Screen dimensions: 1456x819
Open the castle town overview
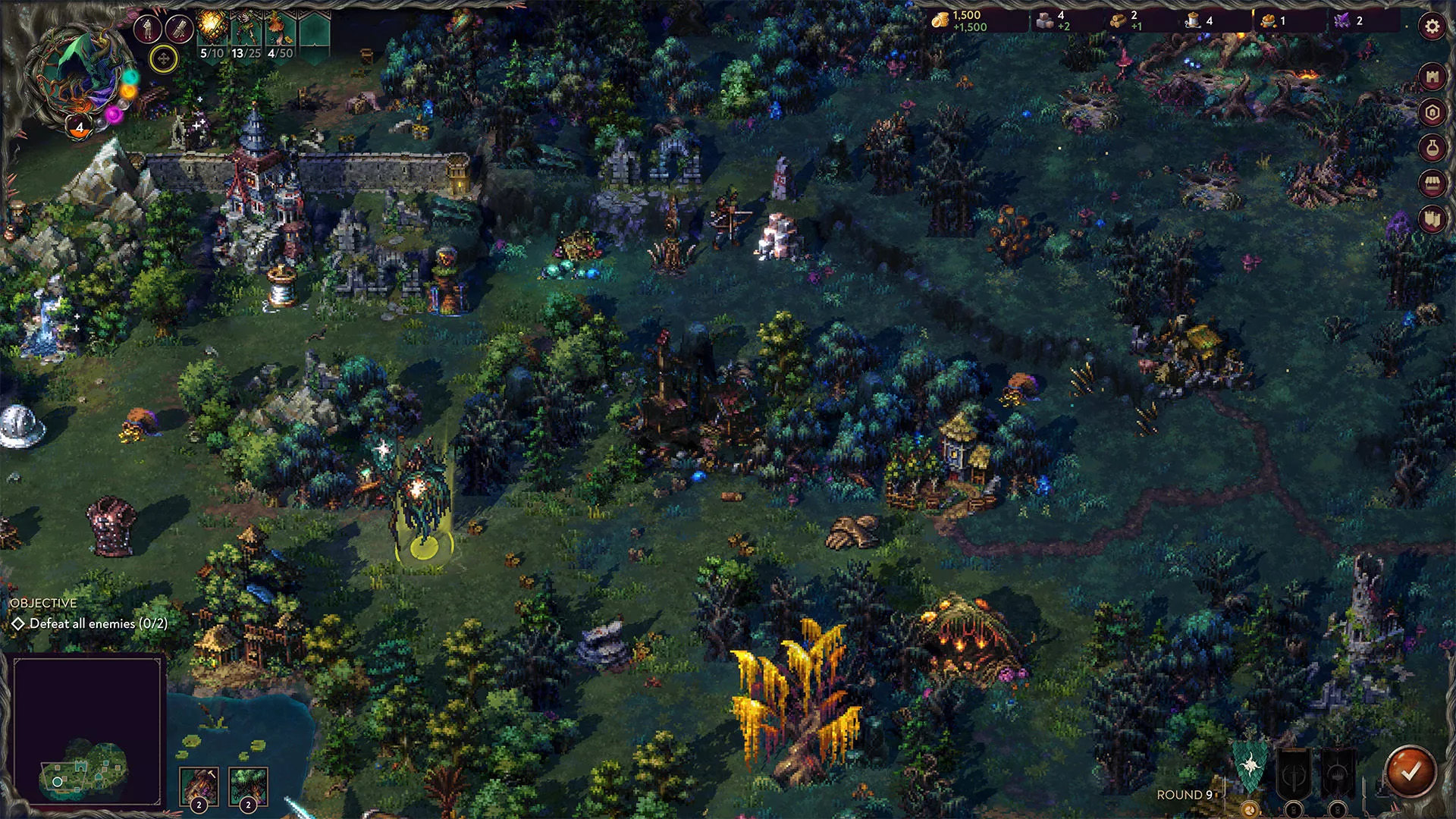tap(1432, 77)
